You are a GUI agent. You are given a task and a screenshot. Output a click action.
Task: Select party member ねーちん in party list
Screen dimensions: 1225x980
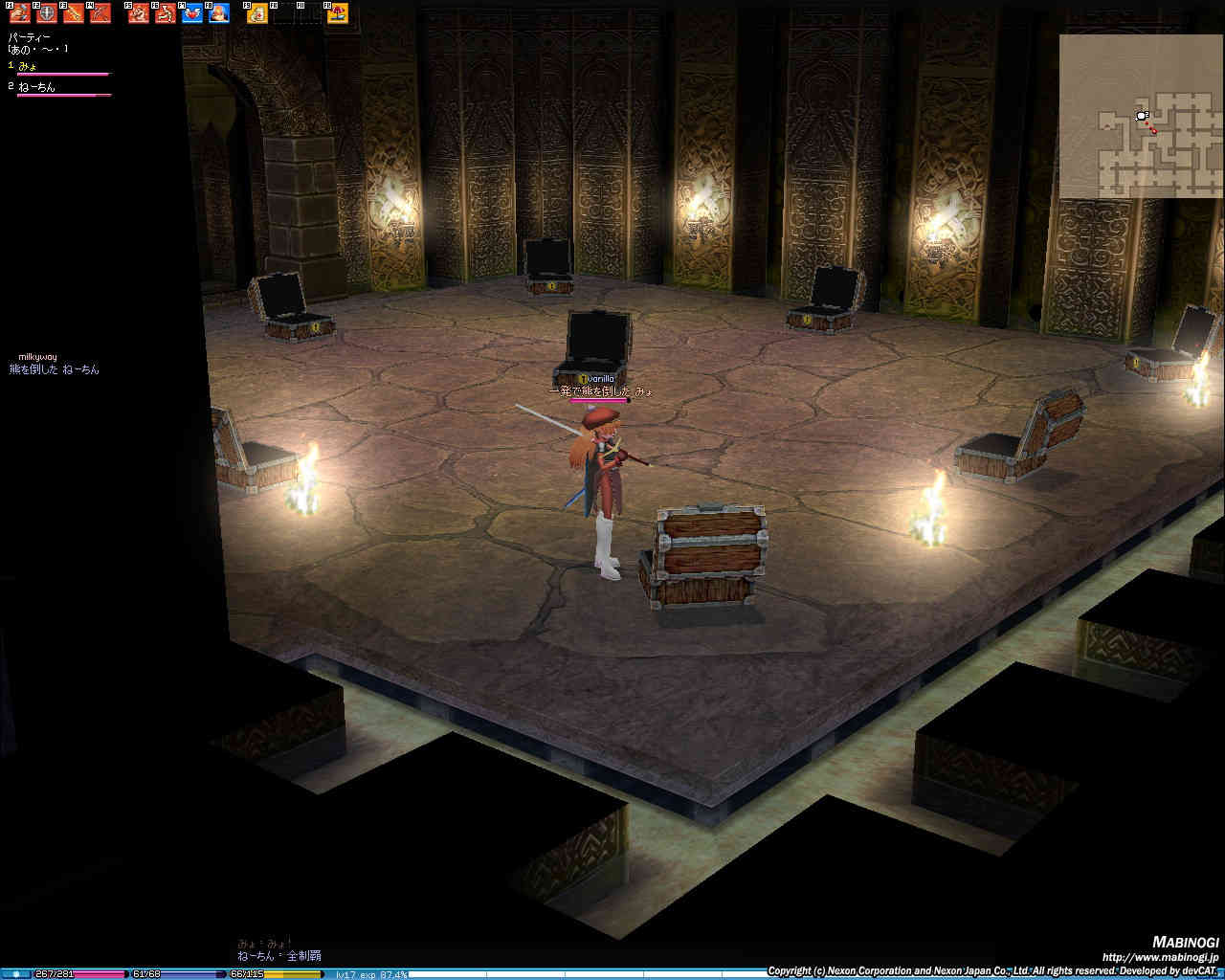click(x=37, y=87)
